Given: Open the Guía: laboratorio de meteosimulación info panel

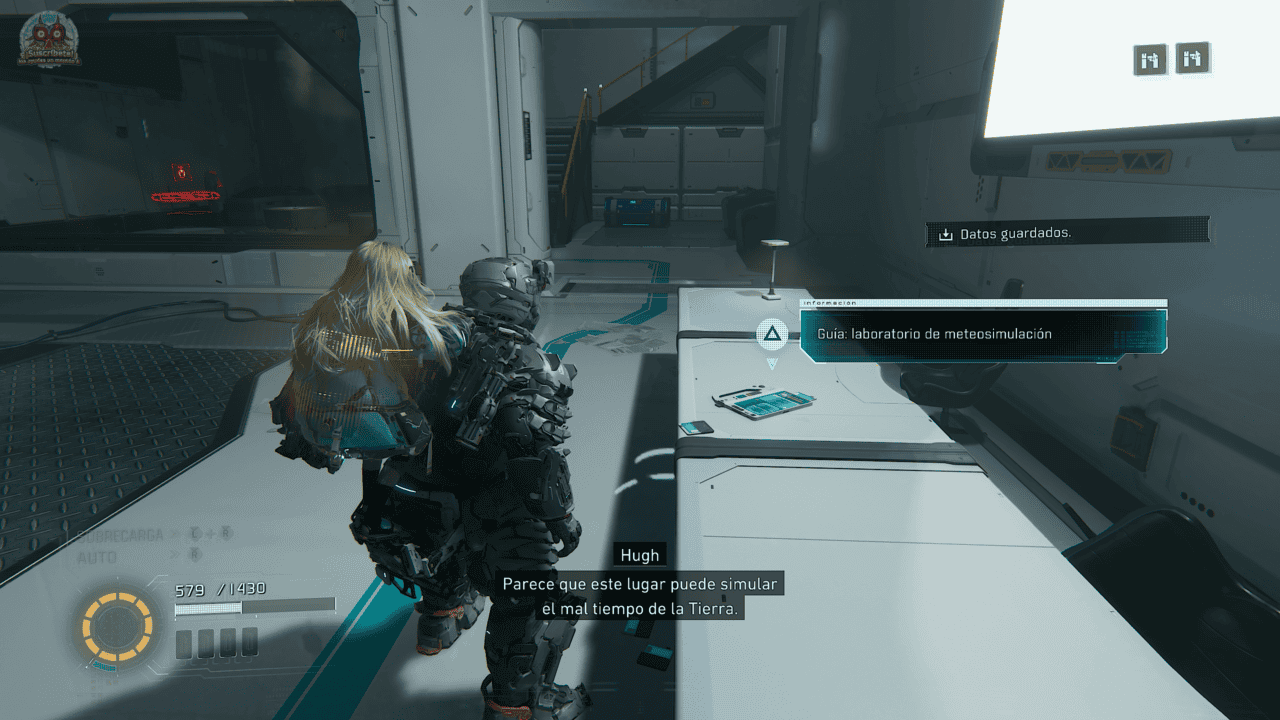Looking at the screenshot, I should pos(983,334).
